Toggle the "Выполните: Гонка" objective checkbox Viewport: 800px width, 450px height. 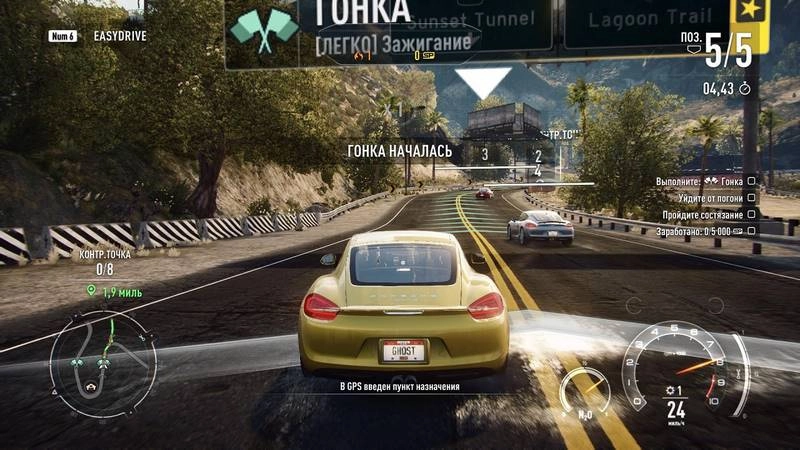point(752,182)
